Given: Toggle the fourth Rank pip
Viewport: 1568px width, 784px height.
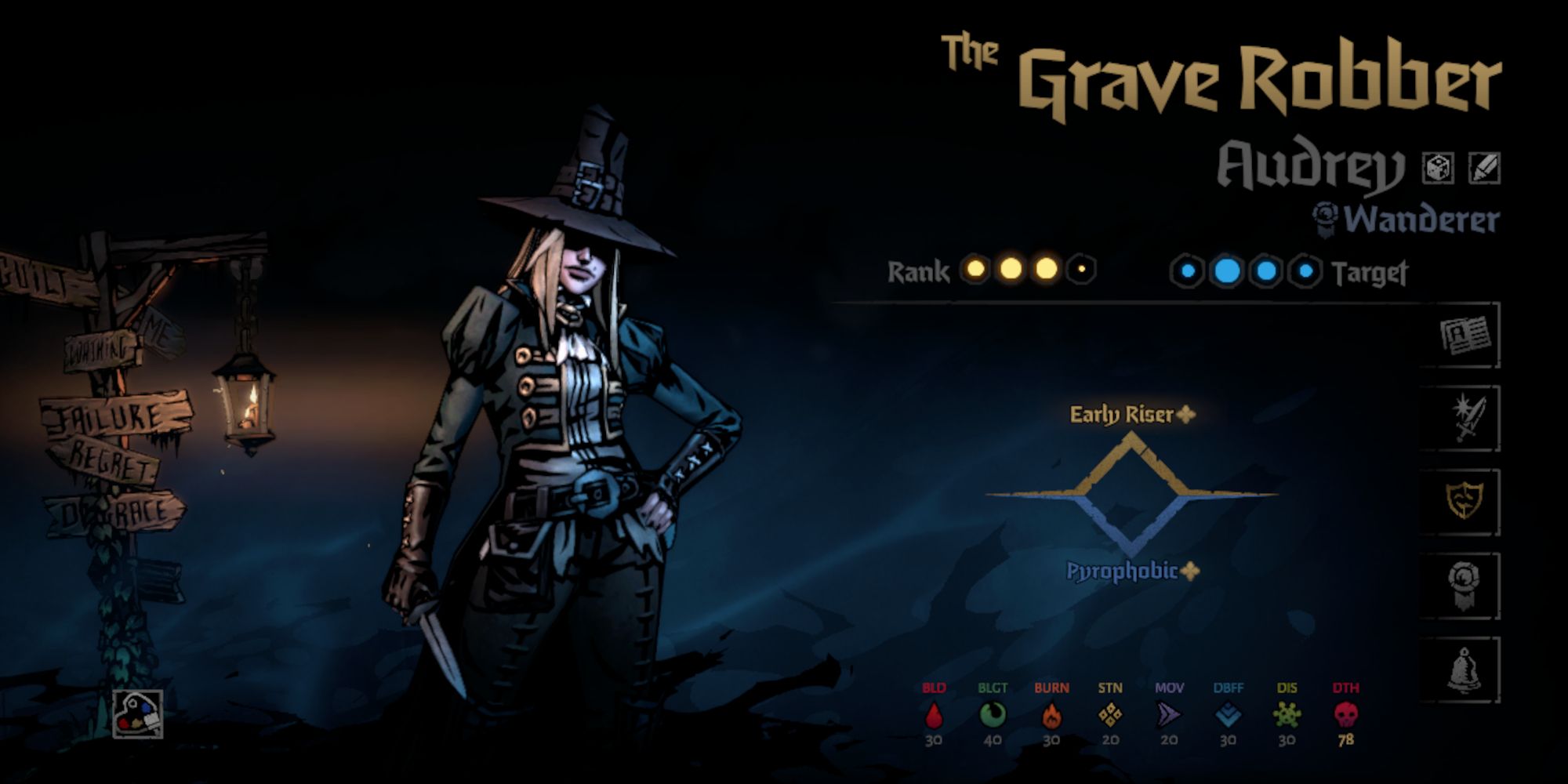Looking at the screenshot, I should click(x=1083, y=270).
